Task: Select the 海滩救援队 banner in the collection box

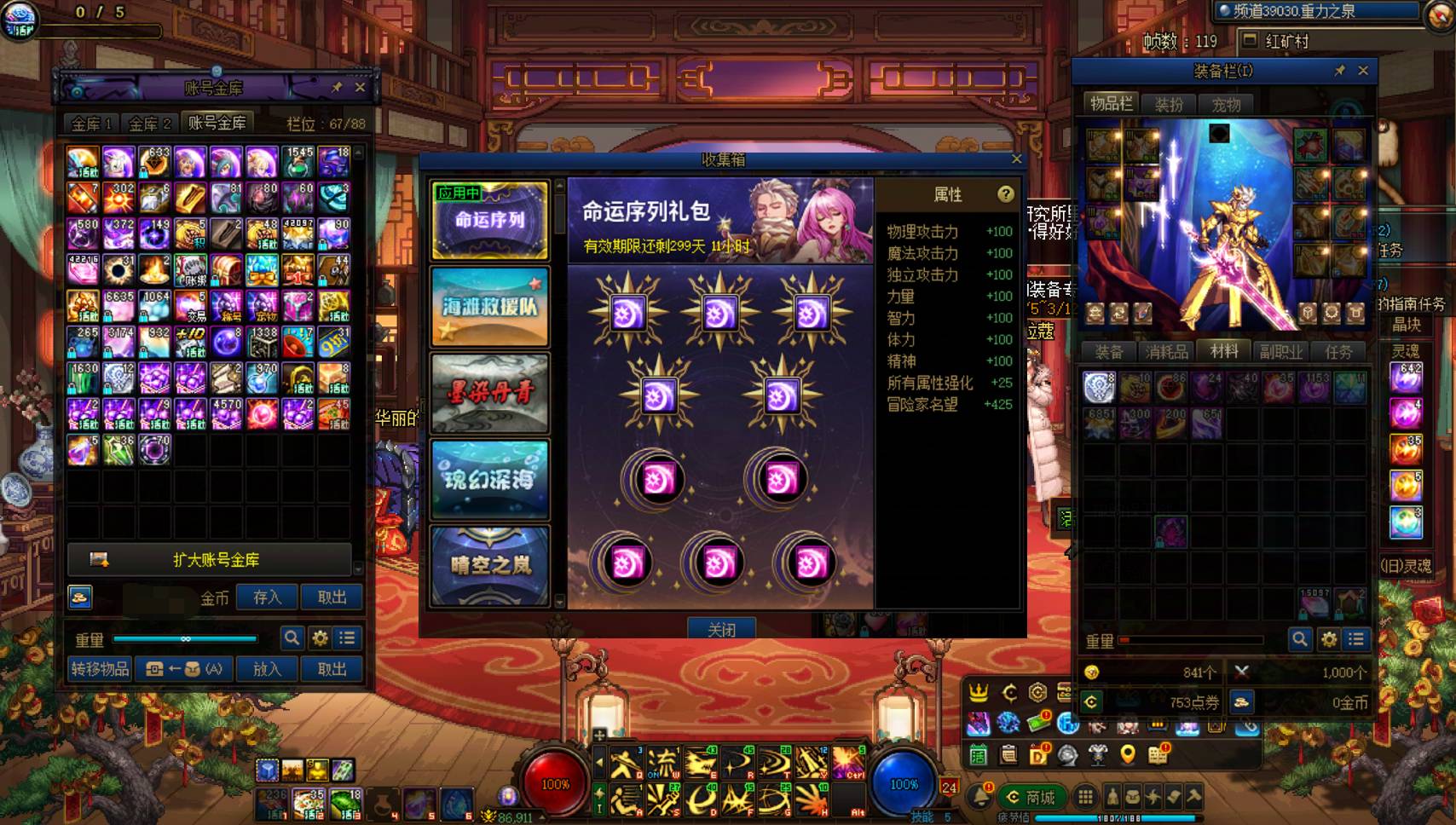Action: (490, 307)
